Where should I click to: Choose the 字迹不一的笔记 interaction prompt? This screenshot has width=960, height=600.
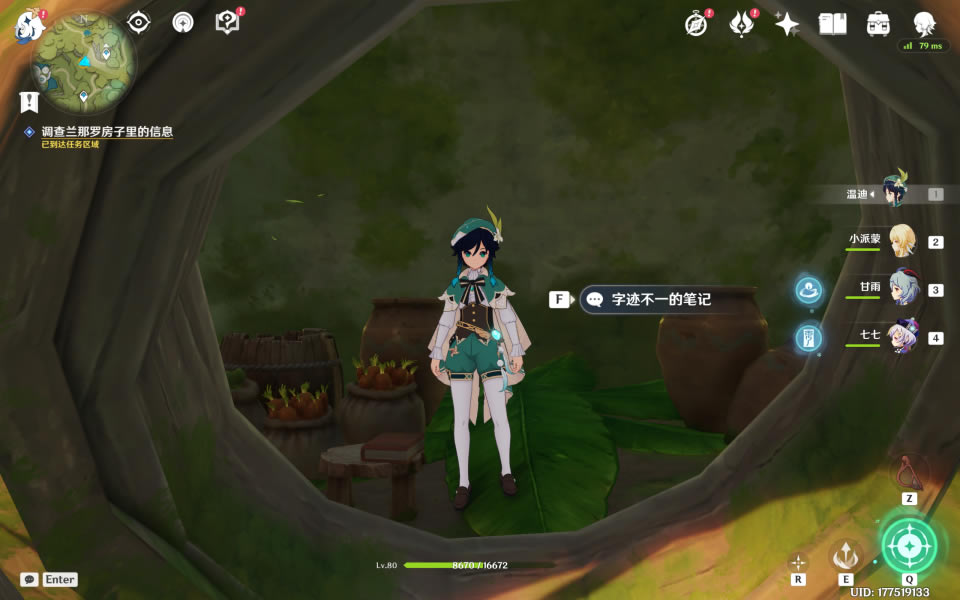pos(660,299)
